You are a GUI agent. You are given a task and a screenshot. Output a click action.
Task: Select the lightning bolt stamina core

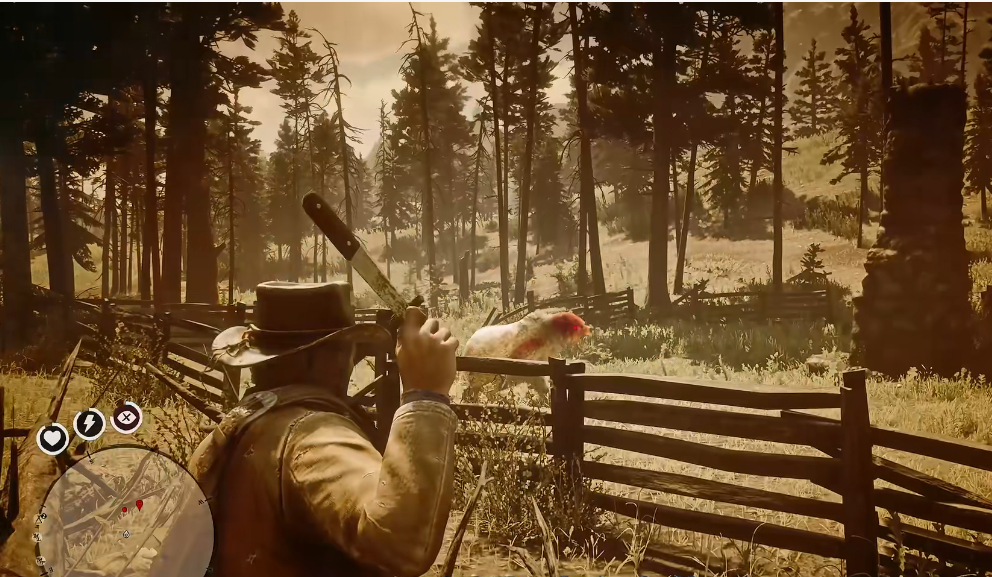(x=90, y=424)
